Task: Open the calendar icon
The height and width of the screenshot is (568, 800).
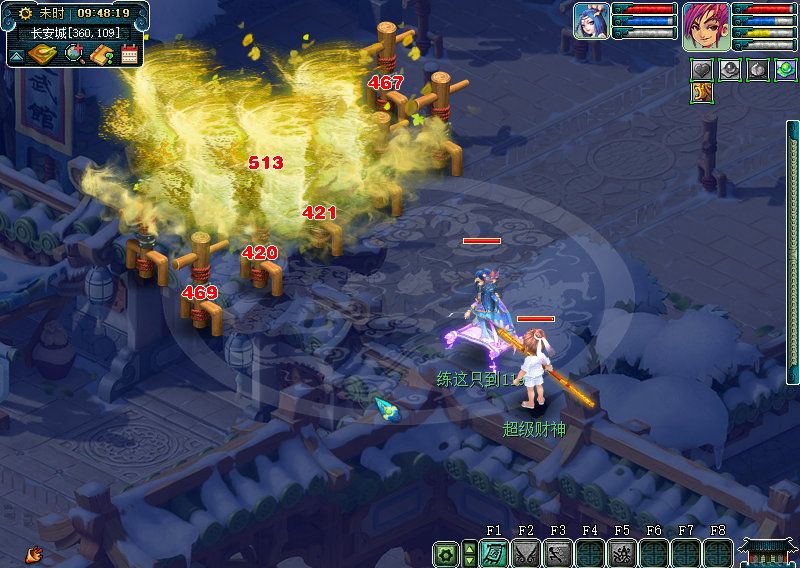Action: coord(129,54)
